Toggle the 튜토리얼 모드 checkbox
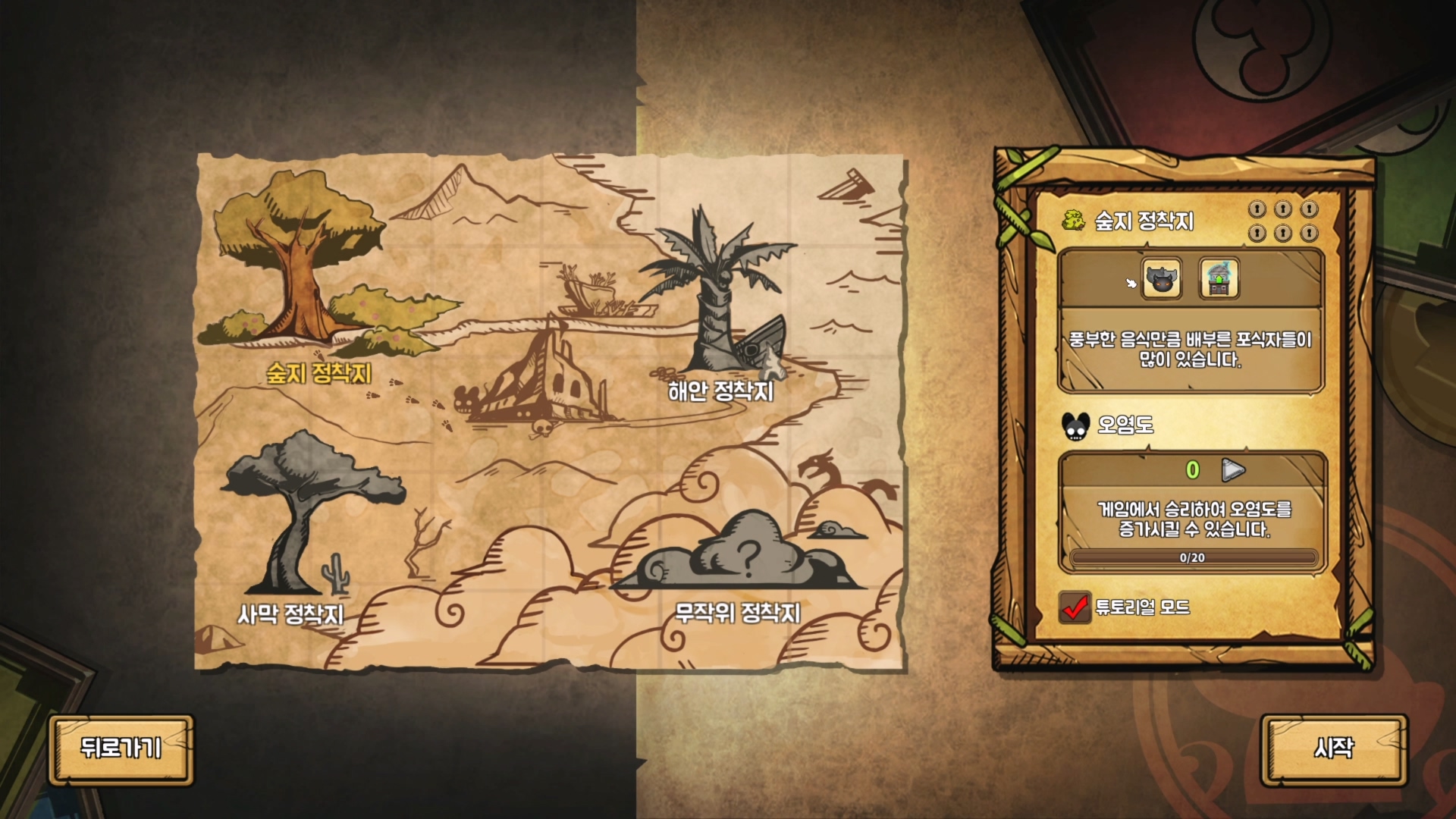This screenshot has width=1456, height=819. tap(1075, 607)
